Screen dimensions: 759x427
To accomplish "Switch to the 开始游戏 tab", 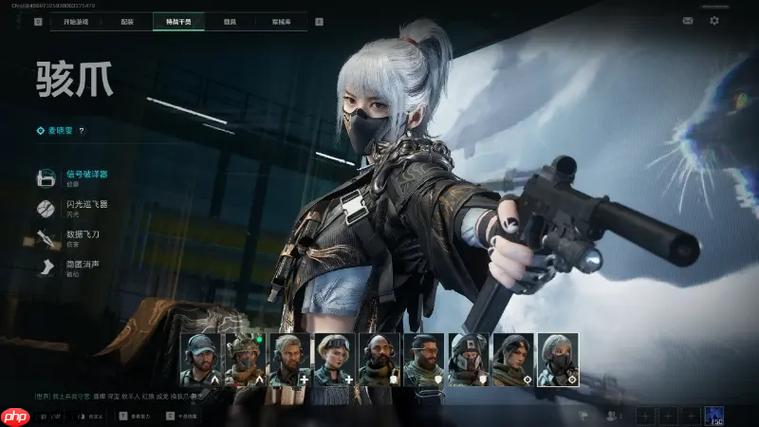I will click(x=76, y=21).
